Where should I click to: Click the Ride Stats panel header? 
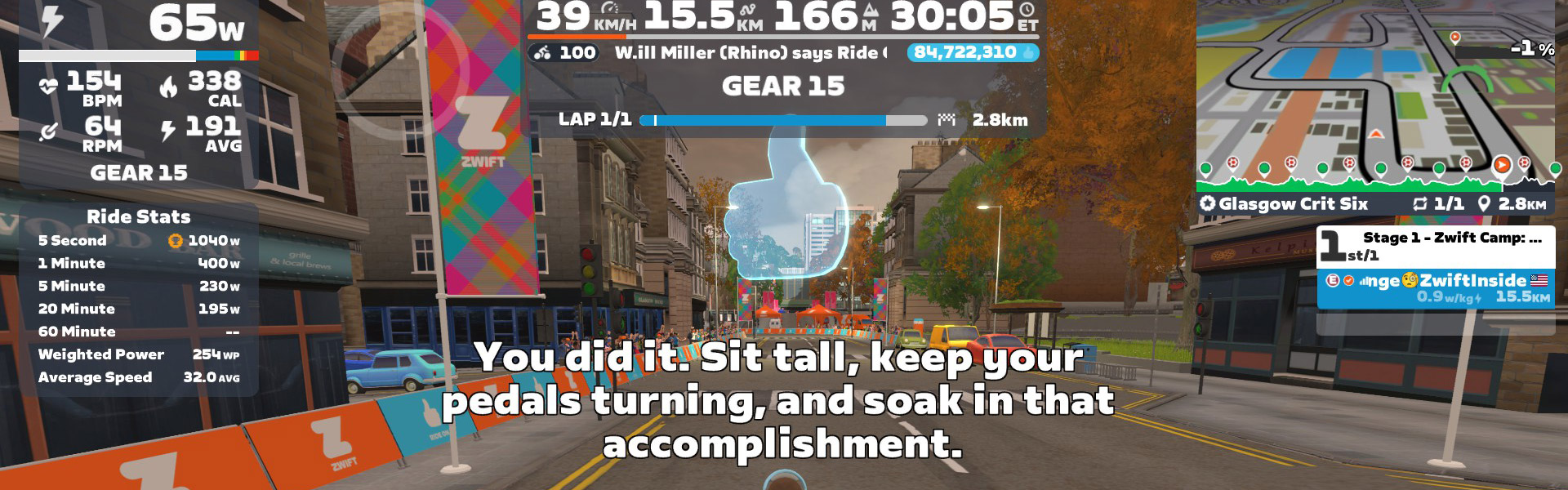tap(139, 216)
